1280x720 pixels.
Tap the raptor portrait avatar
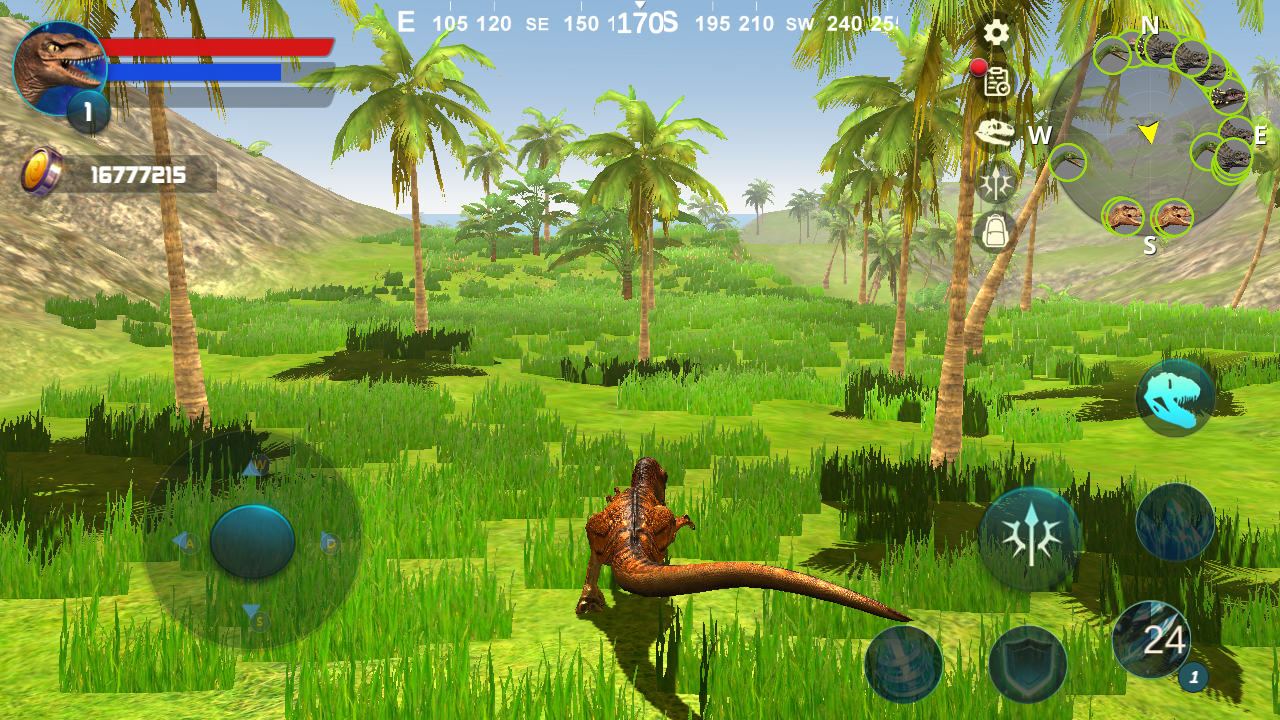click(59, 68)
